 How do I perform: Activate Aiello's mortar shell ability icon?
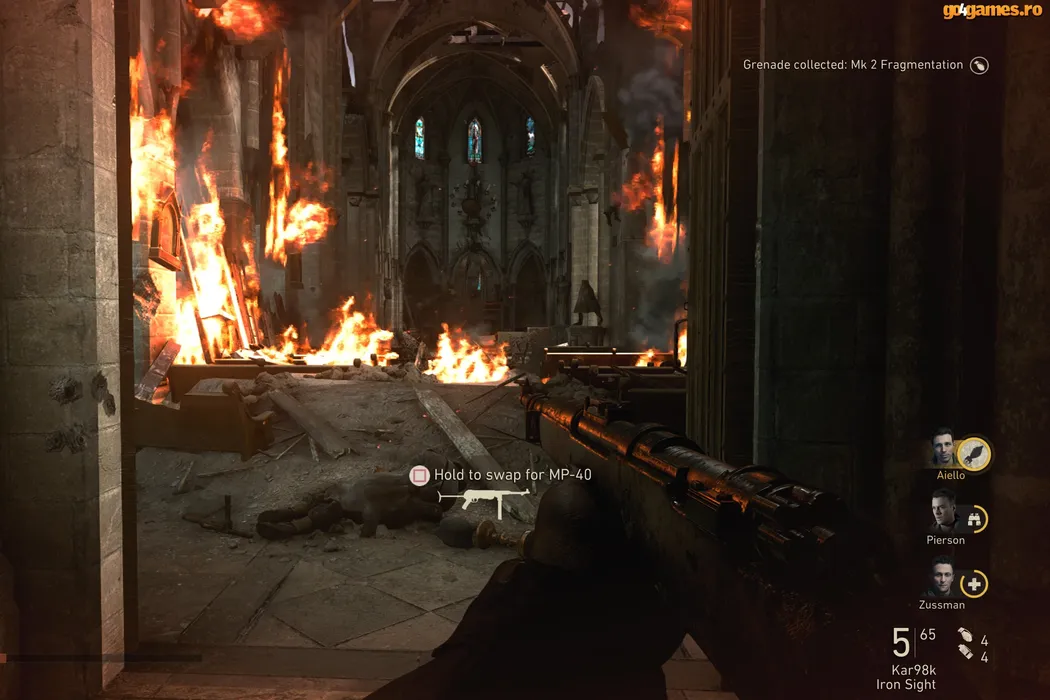tap(974, 455)
